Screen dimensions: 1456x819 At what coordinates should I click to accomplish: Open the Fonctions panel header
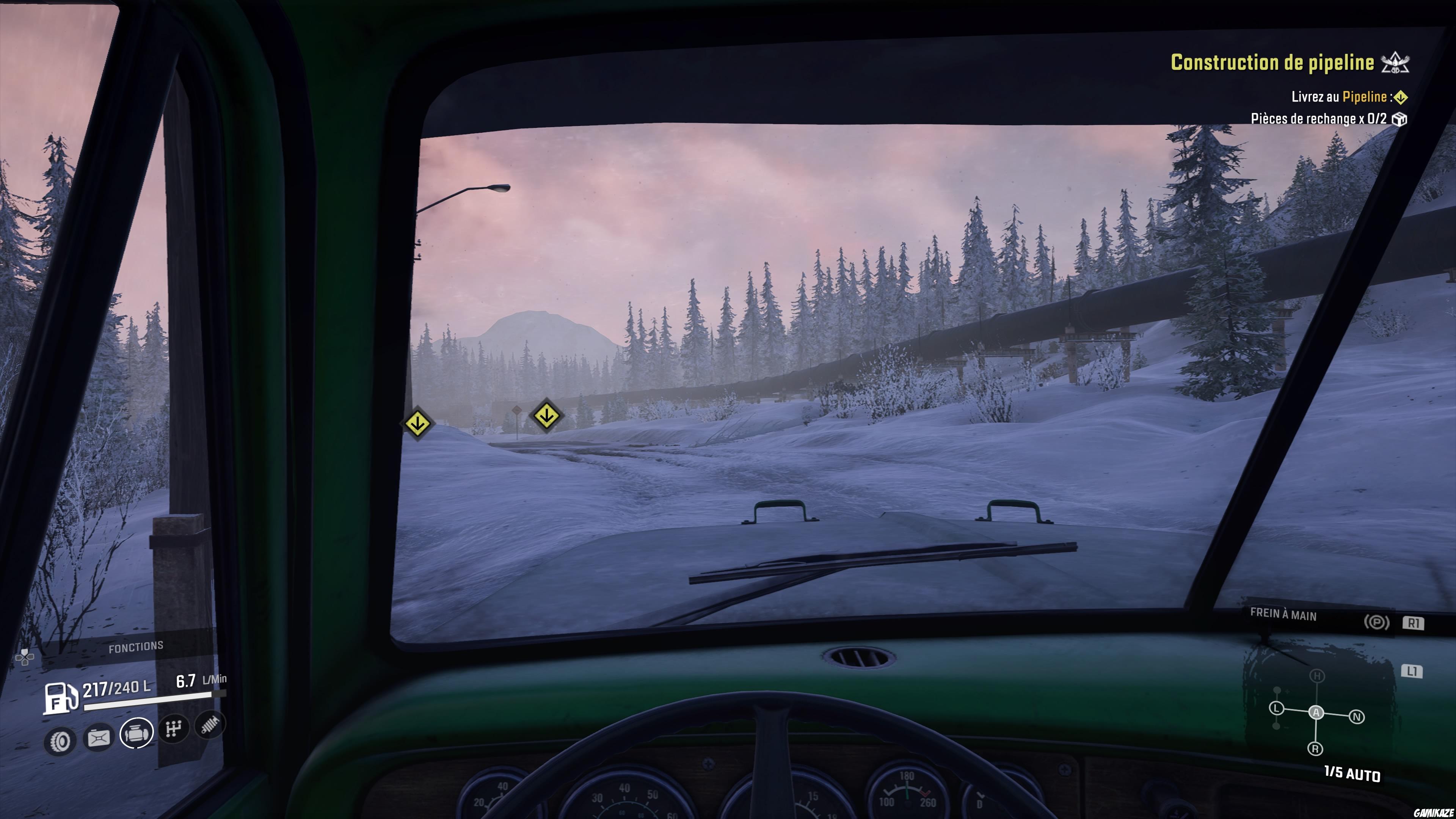tap(136, 646)
